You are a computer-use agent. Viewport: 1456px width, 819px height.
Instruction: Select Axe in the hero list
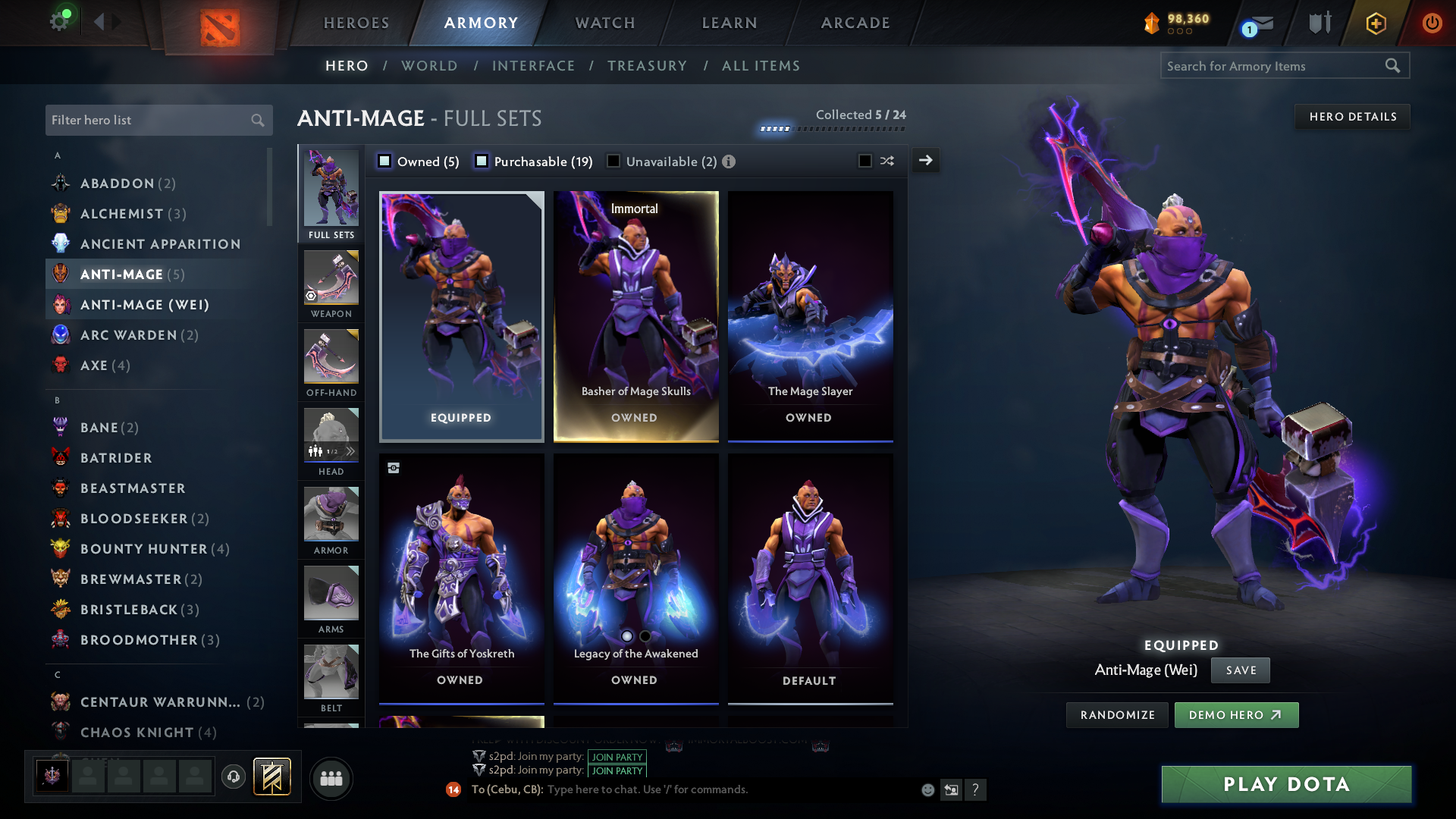94,366
